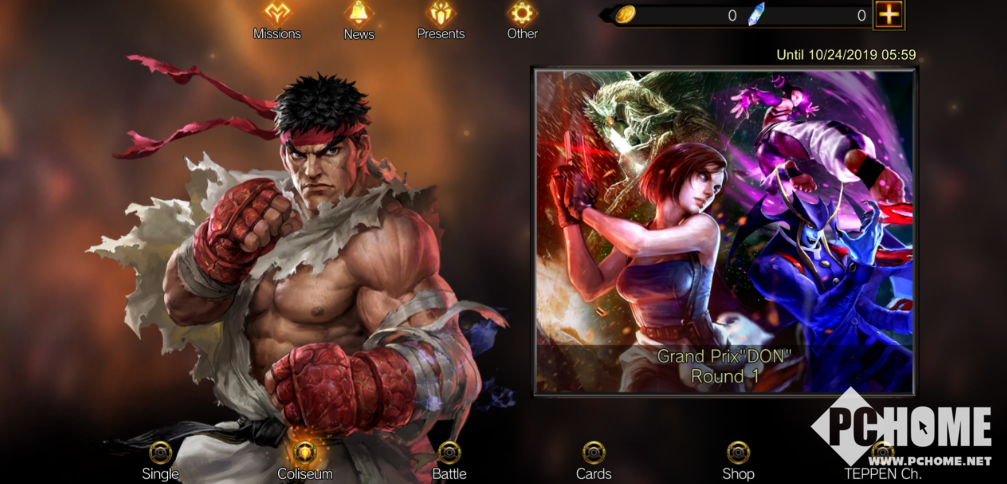Select the Grand Prix "DON" Round 1 banner
Viewport: 1007px width, 484px height.
(724, 231)
